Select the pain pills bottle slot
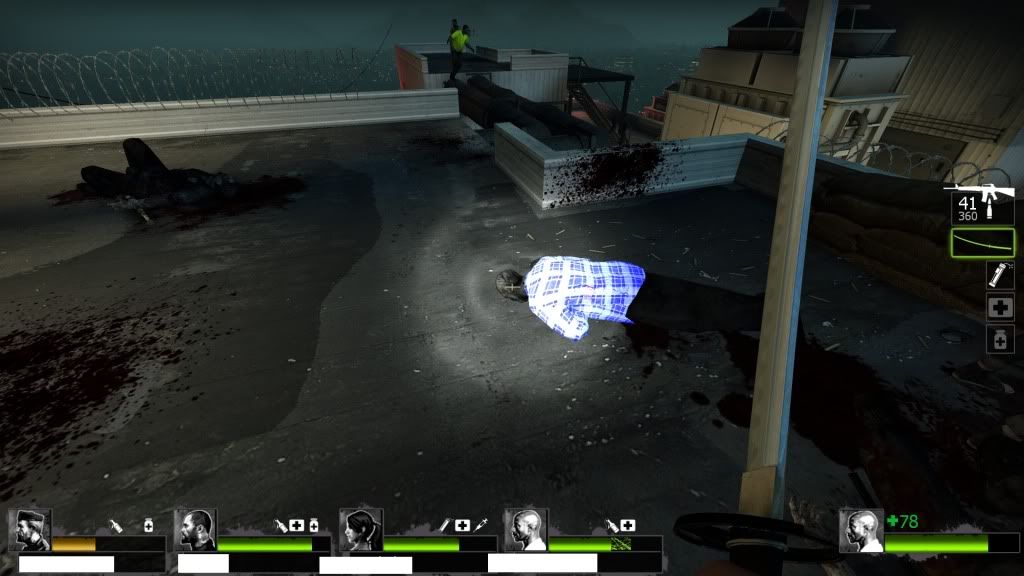This screenshot has height=576, width=1024. pos(1000,339)
